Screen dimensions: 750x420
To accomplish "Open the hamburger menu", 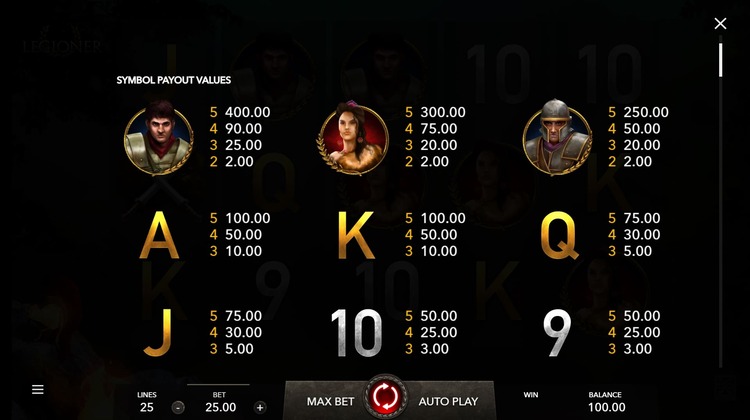I will pyautogui.click(x=38, y=389).
